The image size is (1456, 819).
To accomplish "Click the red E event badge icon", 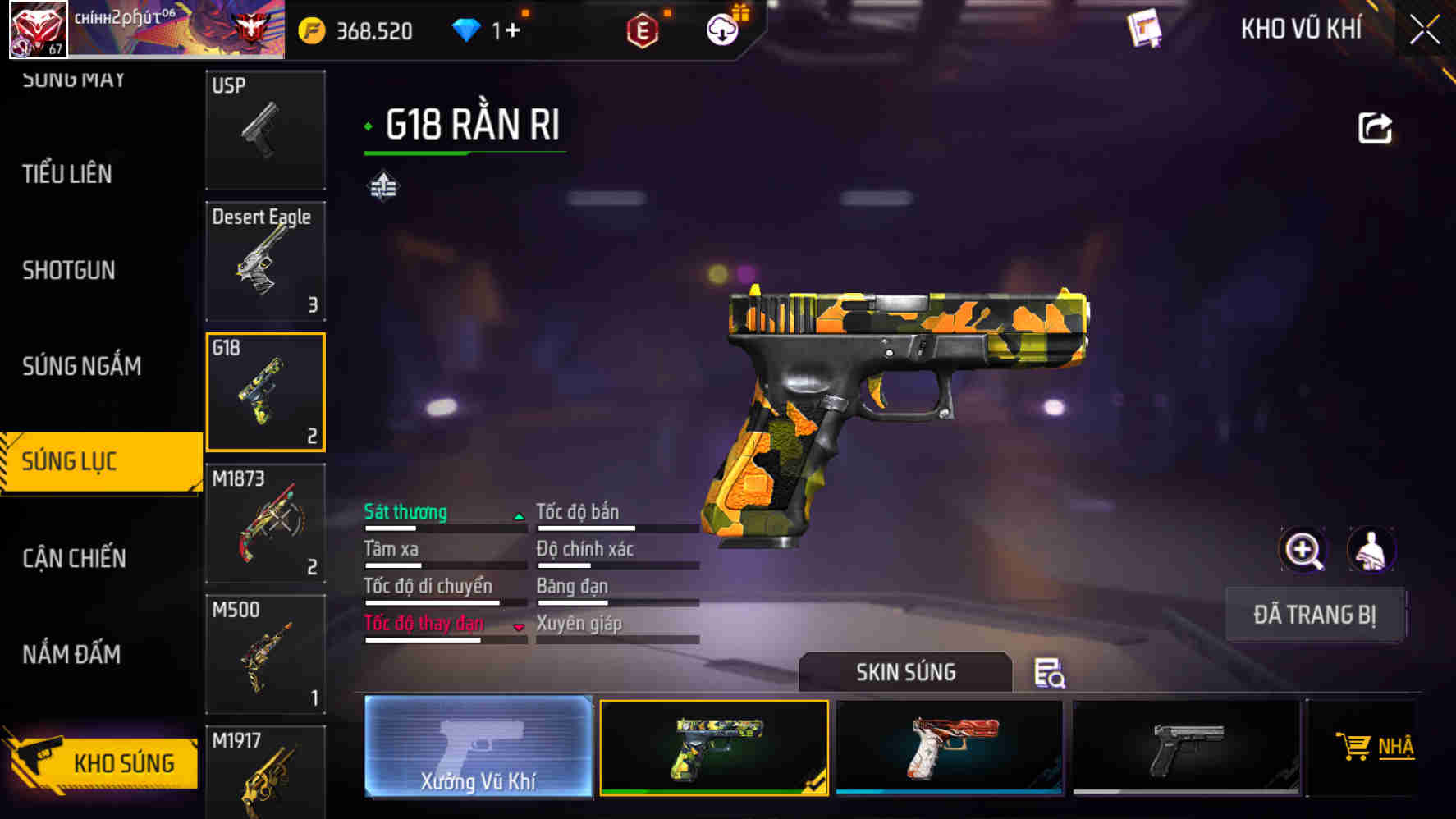I will (643, 30).
